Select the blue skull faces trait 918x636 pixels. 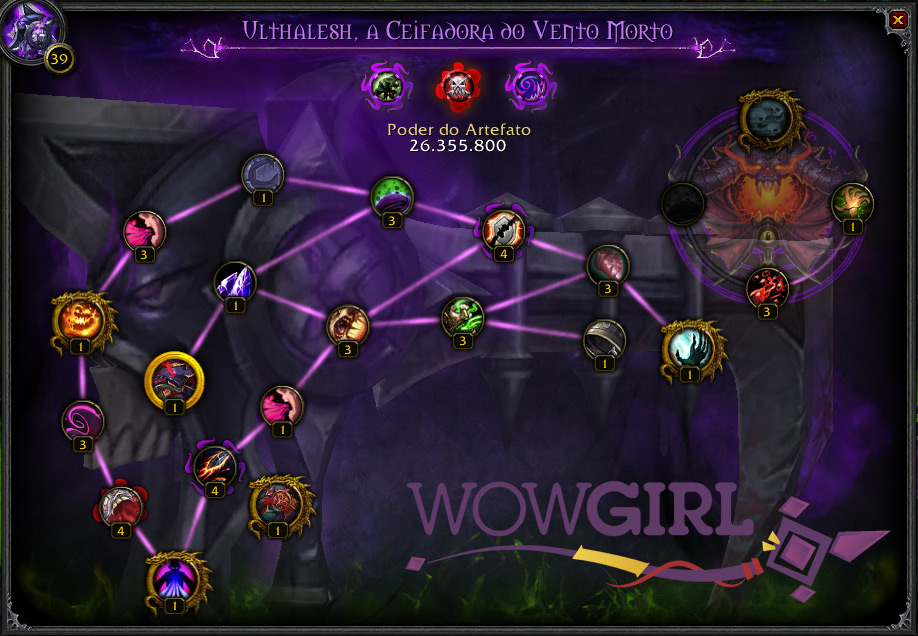coord(767,116)
